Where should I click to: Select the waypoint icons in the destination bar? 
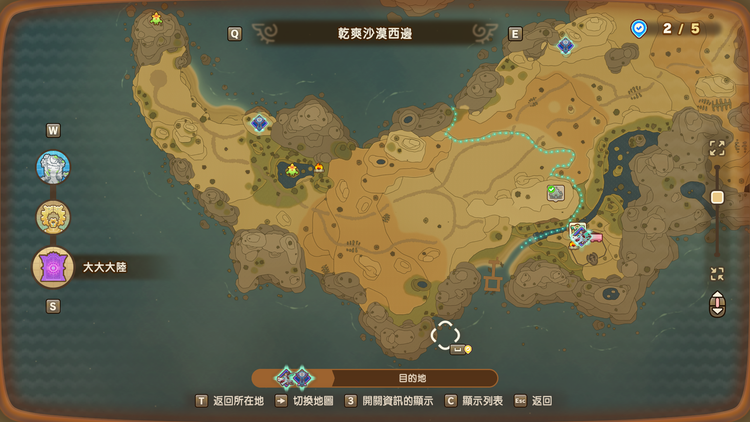click(294, 378)
